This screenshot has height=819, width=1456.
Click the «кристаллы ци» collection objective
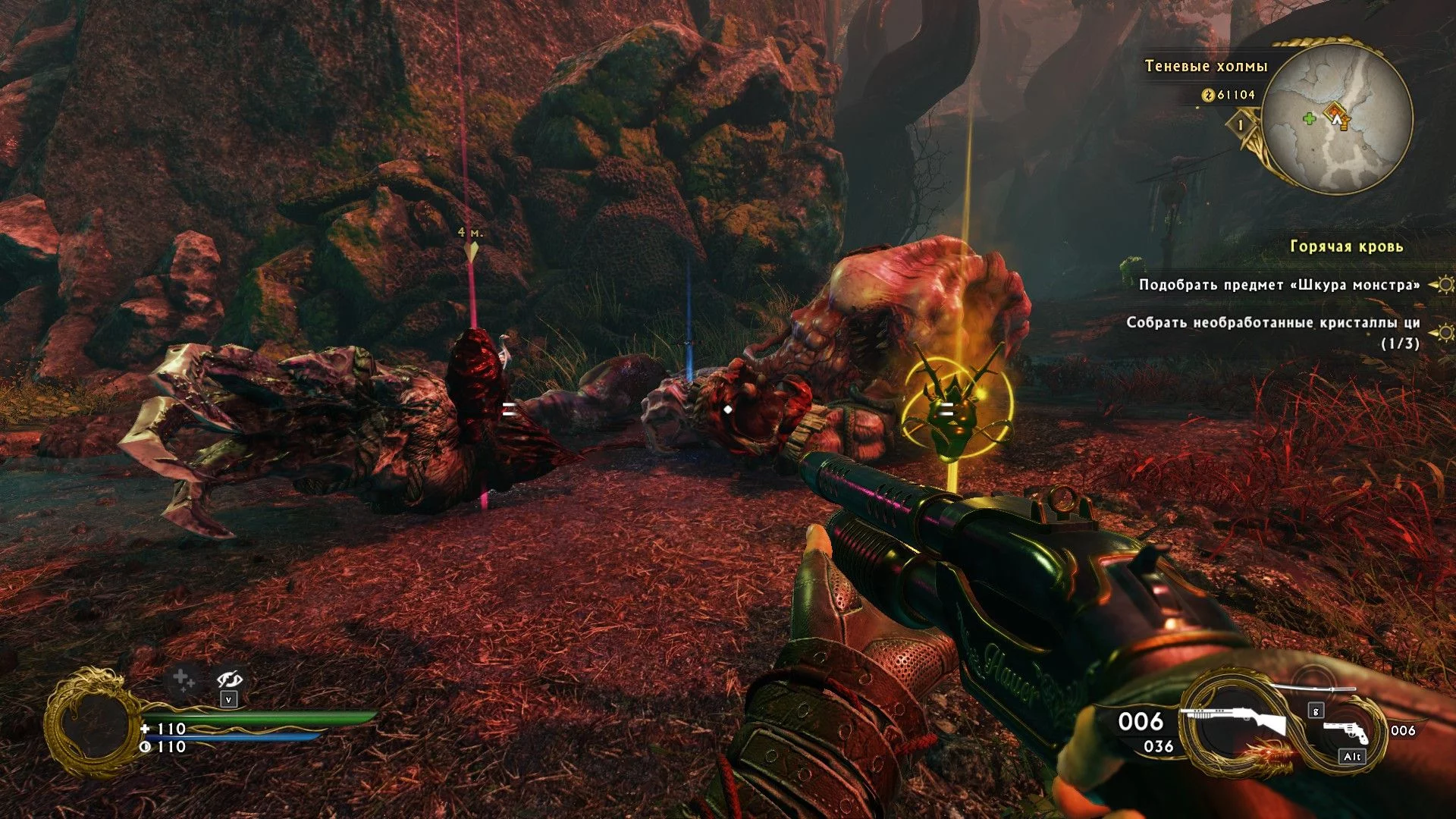point(1272,323)
